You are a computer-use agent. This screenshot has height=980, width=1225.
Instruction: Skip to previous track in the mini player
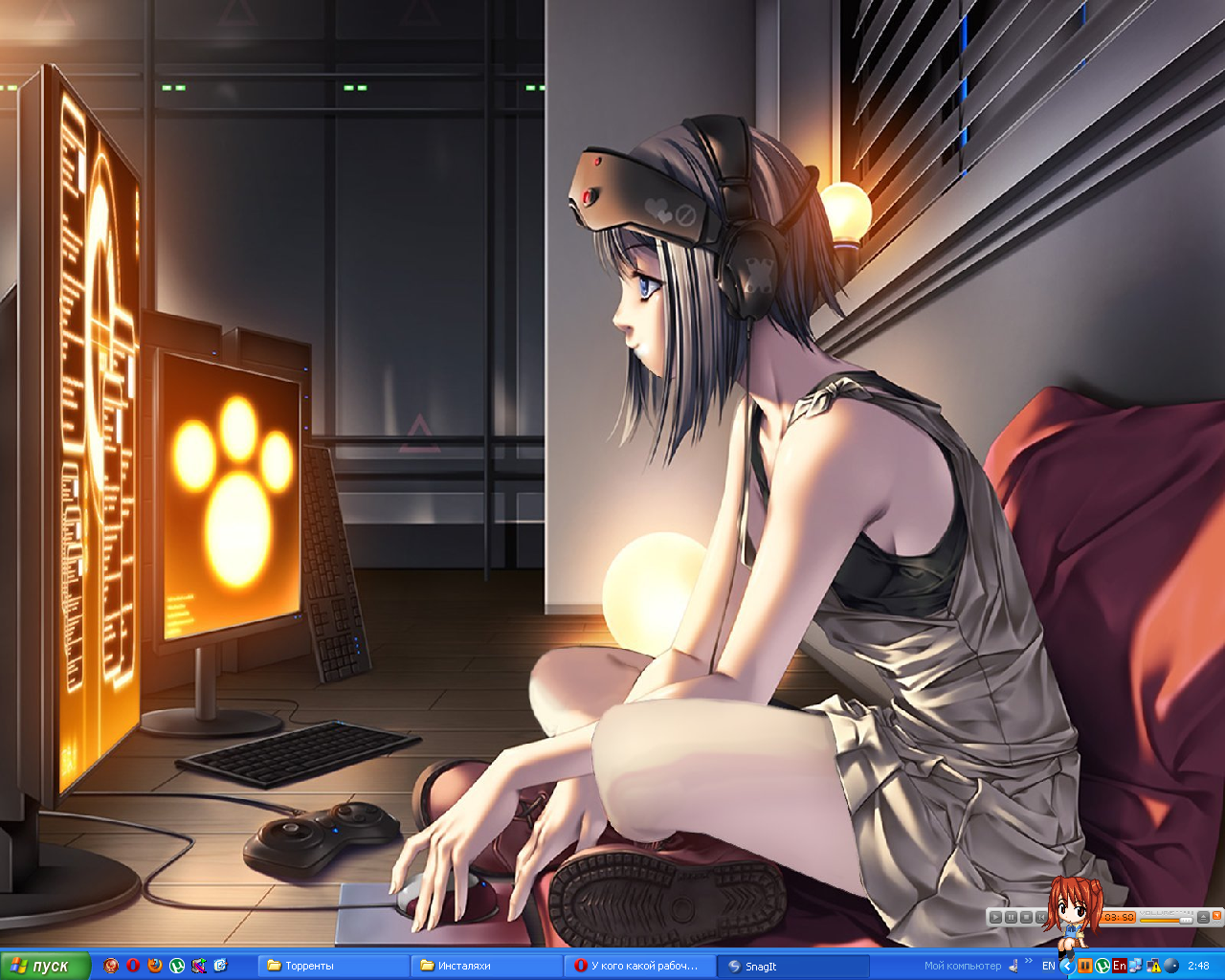pos(1041,918)
